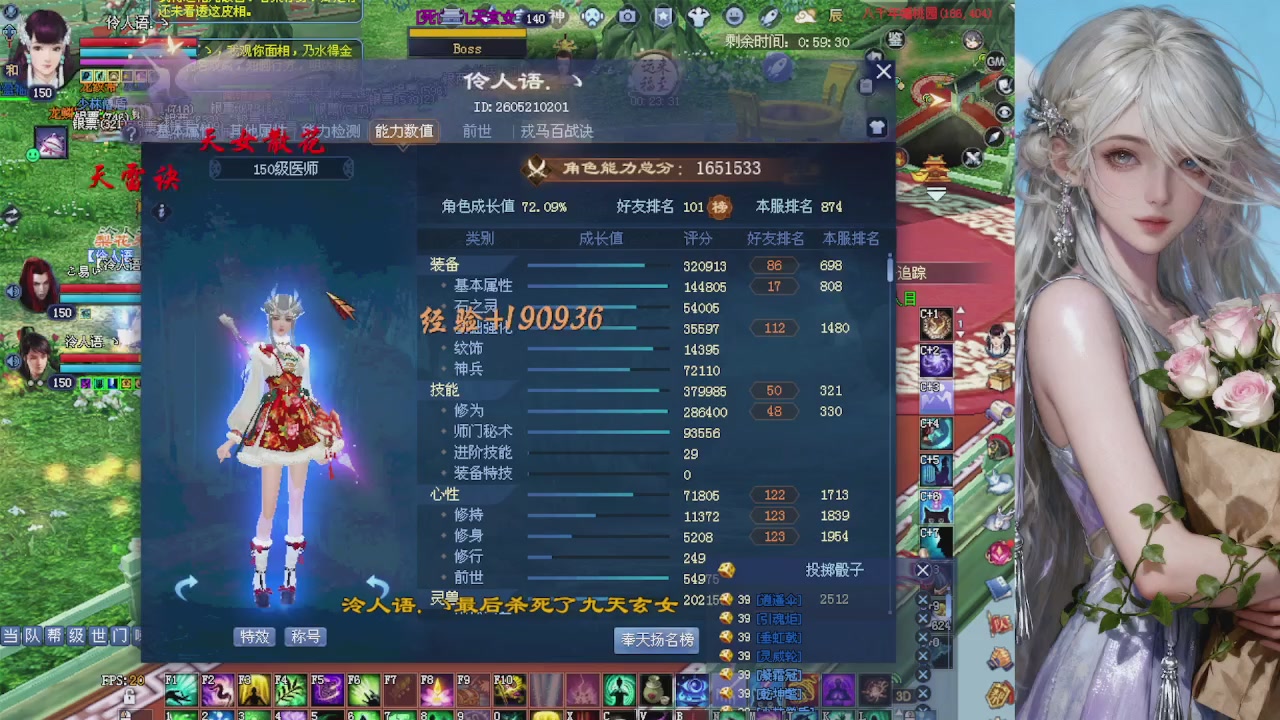Open the rocket boost icon in top toolbar
This screenshot has width=1280, height=720.
click(x=768, y=16)
